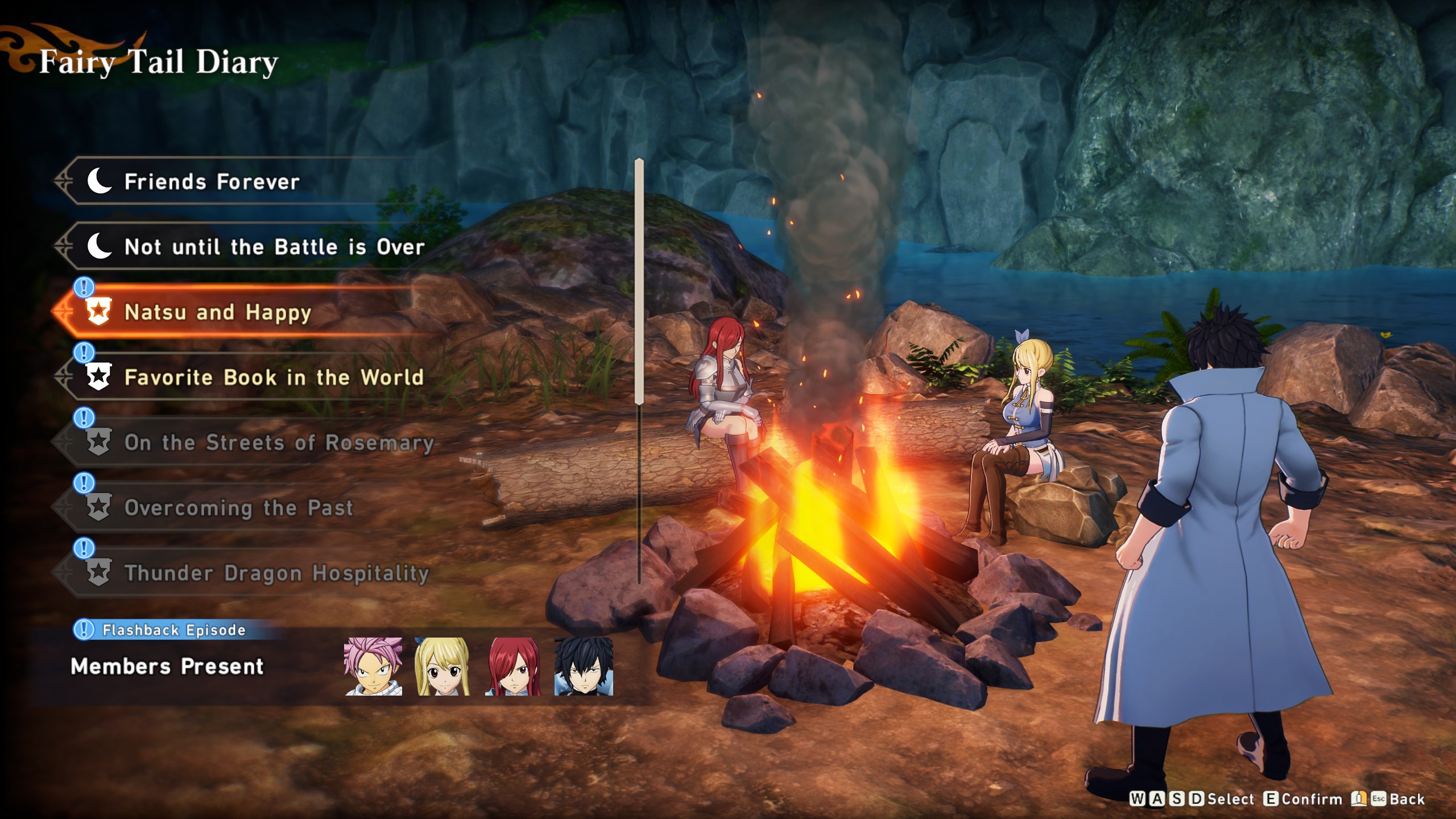Choose the Natsu and Happy episode
The width and height of the screenshot is (1456, 819).
[217, 312]
